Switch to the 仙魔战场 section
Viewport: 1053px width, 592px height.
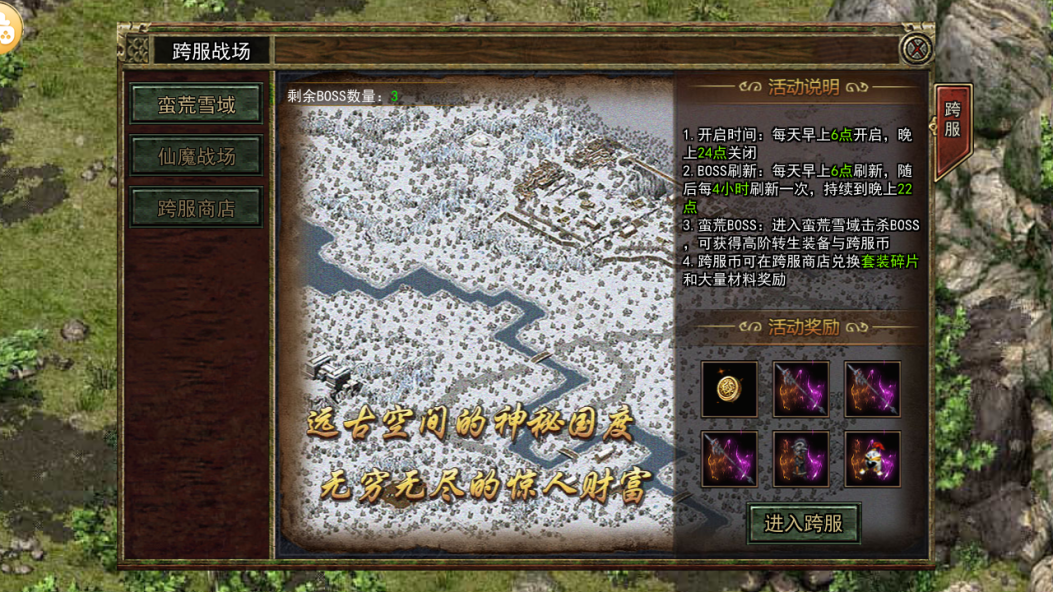(196, 156)
